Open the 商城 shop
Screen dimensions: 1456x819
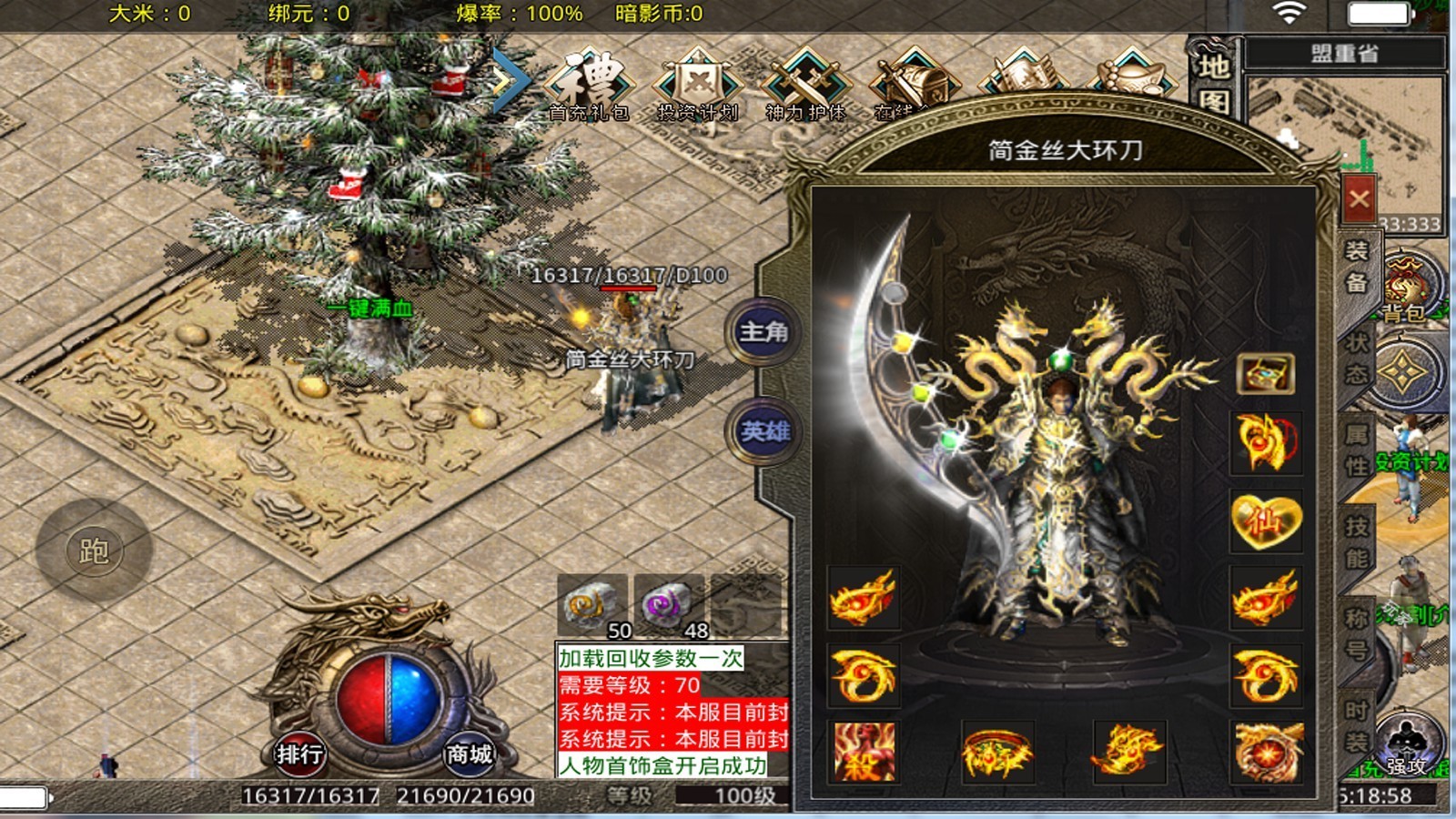point(469,753)
